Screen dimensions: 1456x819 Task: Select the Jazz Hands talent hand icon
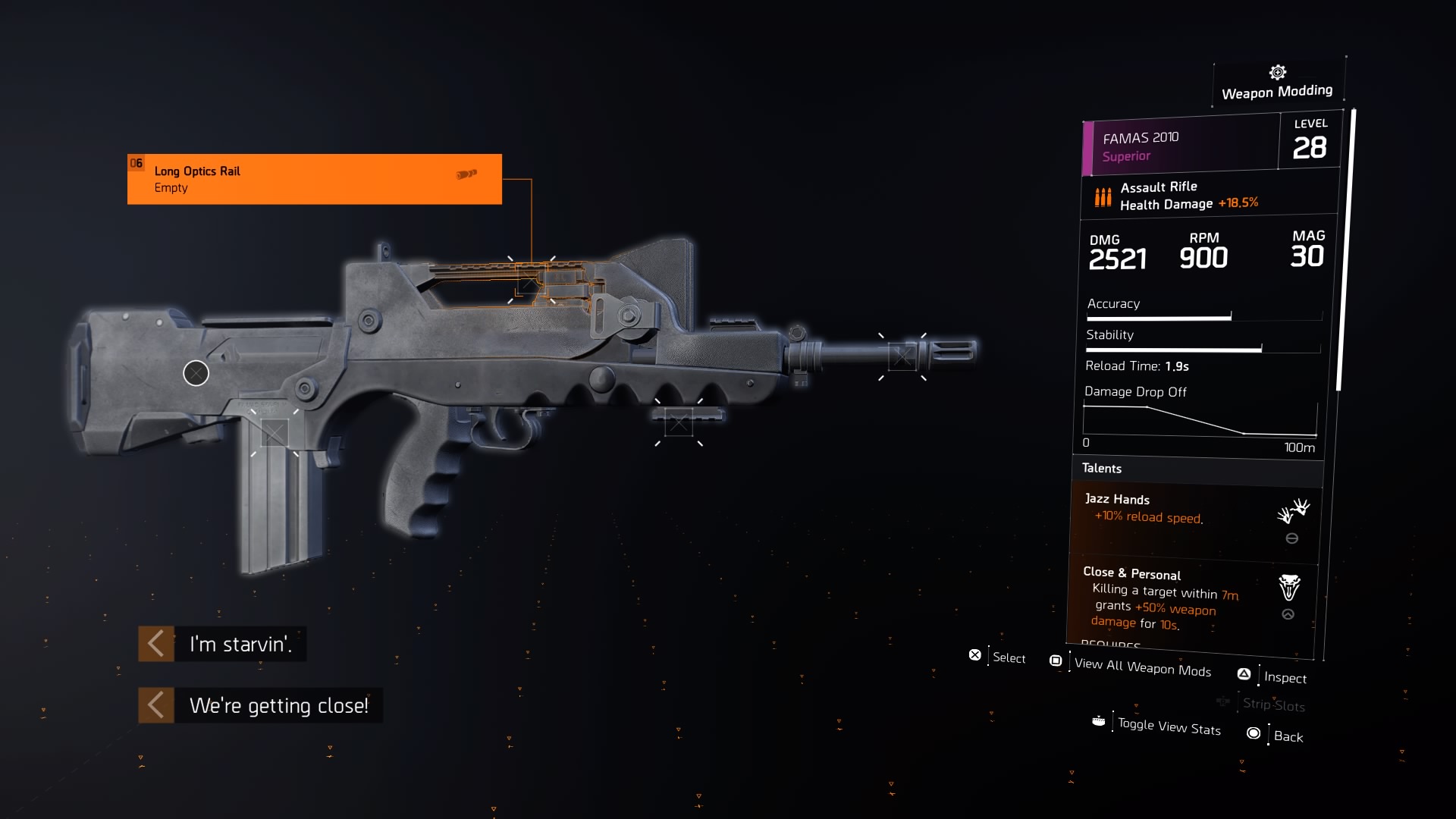pyautogui.click(x=1293, y=510)
